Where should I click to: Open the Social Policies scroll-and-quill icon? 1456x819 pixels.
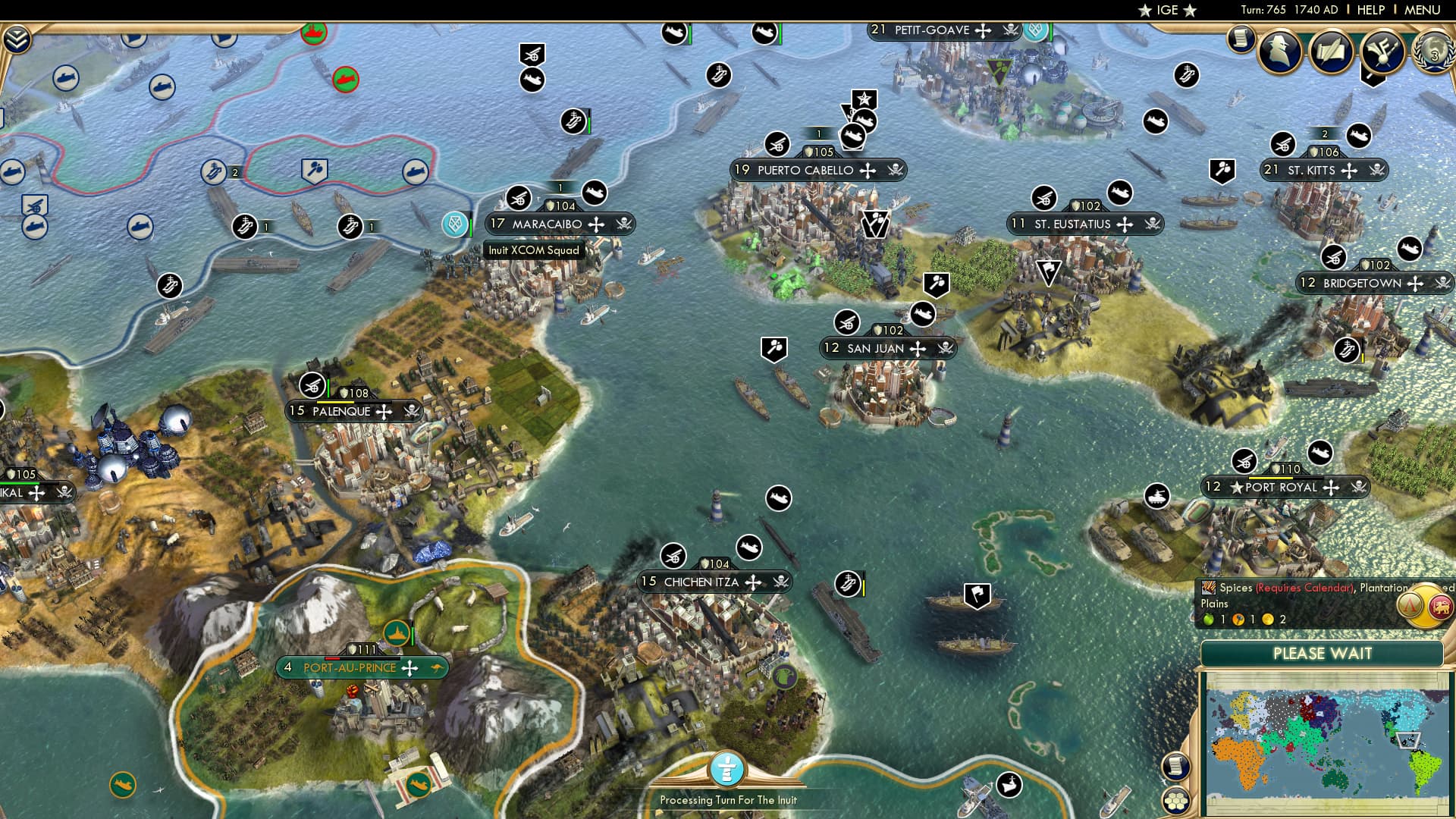[x=1329, y=52]
